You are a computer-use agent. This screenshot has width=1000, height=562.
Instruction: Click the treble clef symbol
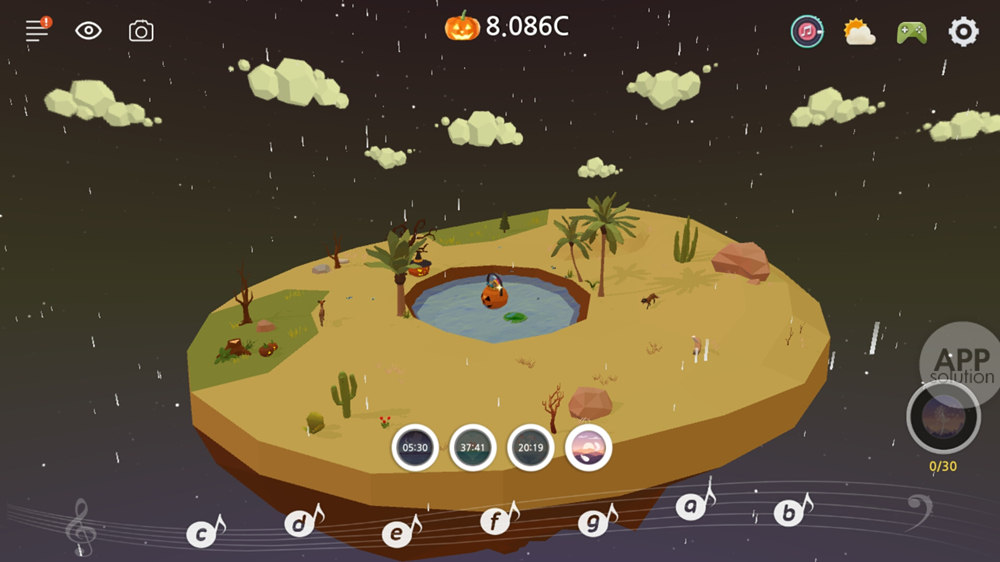point(79,527)
